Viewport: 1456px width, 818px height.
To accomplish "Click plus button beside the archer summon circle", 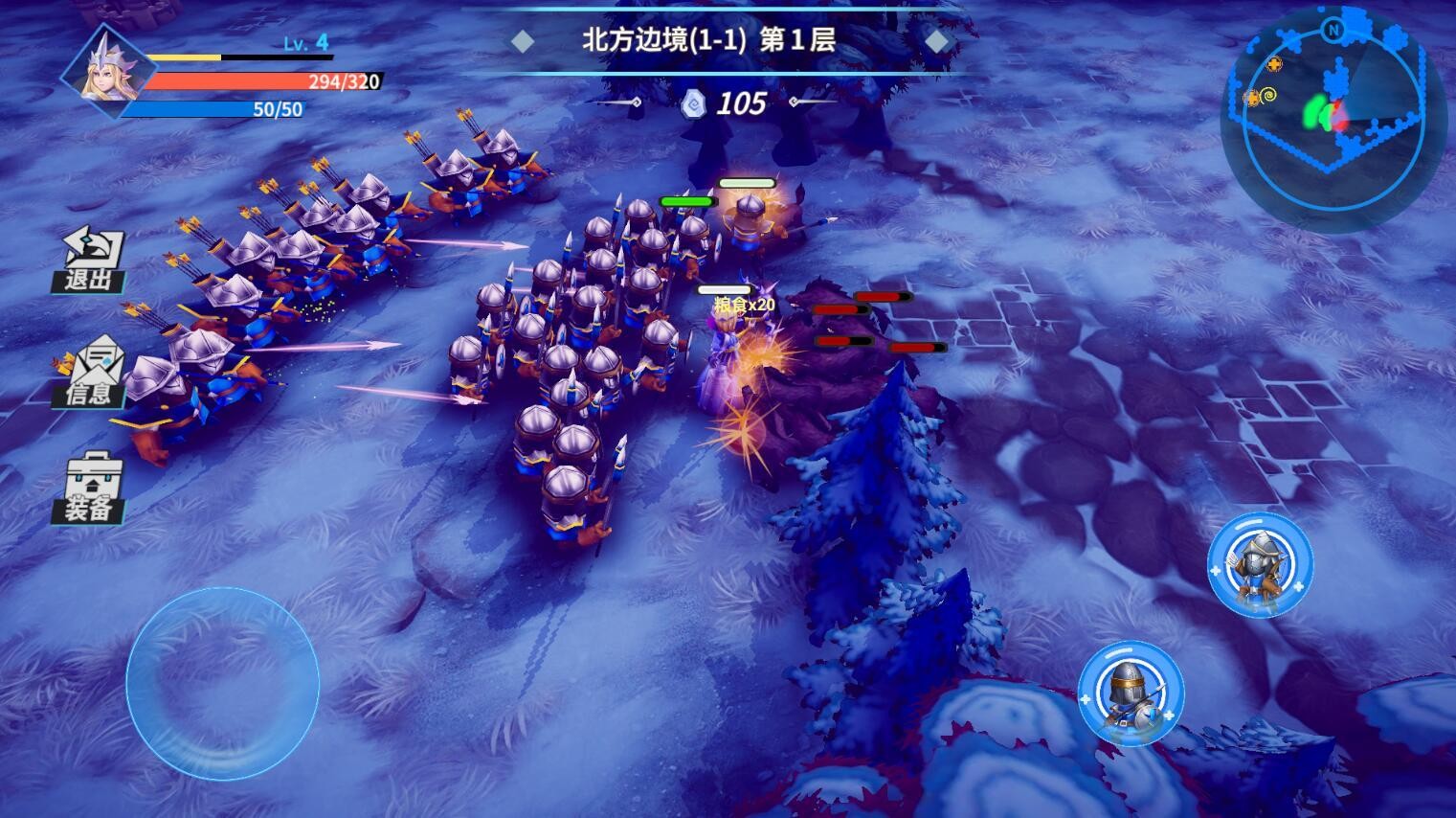I will [1299, 584].
